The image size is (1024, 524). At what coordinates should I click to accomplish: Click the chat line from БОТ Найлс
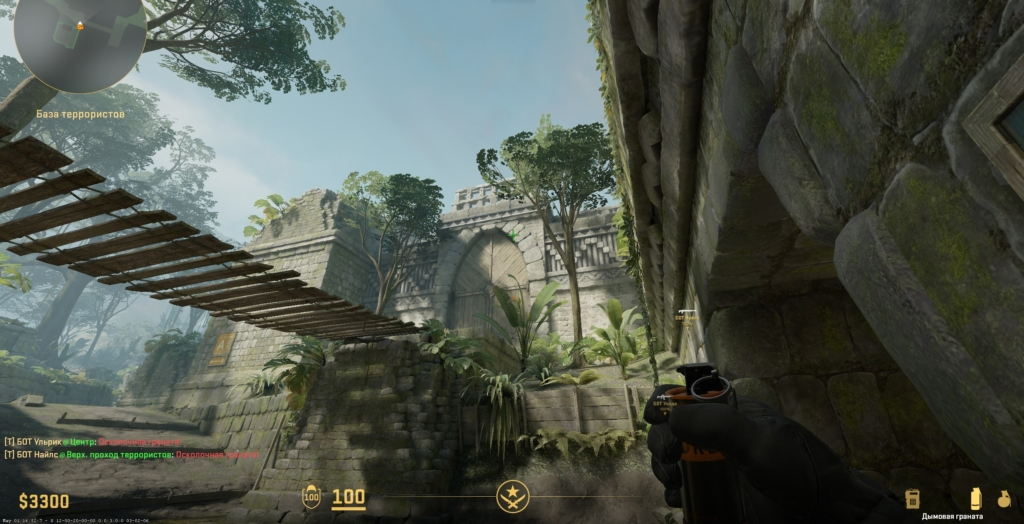tap(131, 454)
